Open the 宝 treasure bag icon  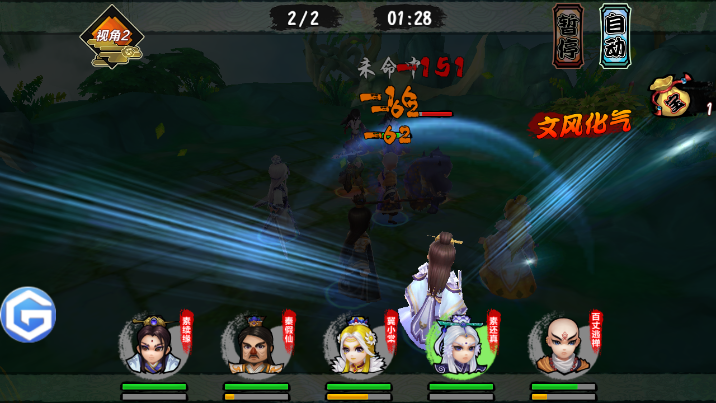tap(673, 98)
